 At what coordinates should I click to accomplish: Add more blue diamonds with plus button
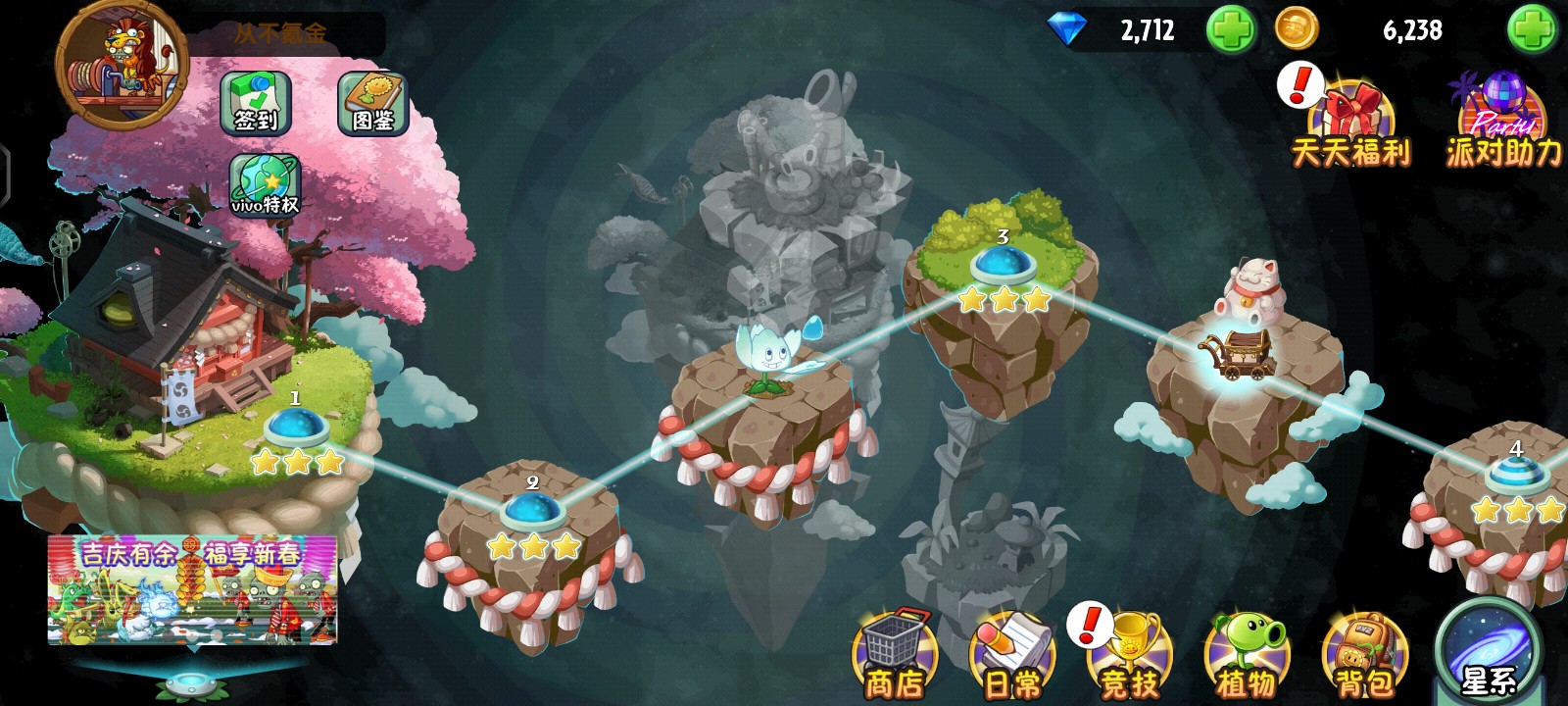tap(1231, 29)
